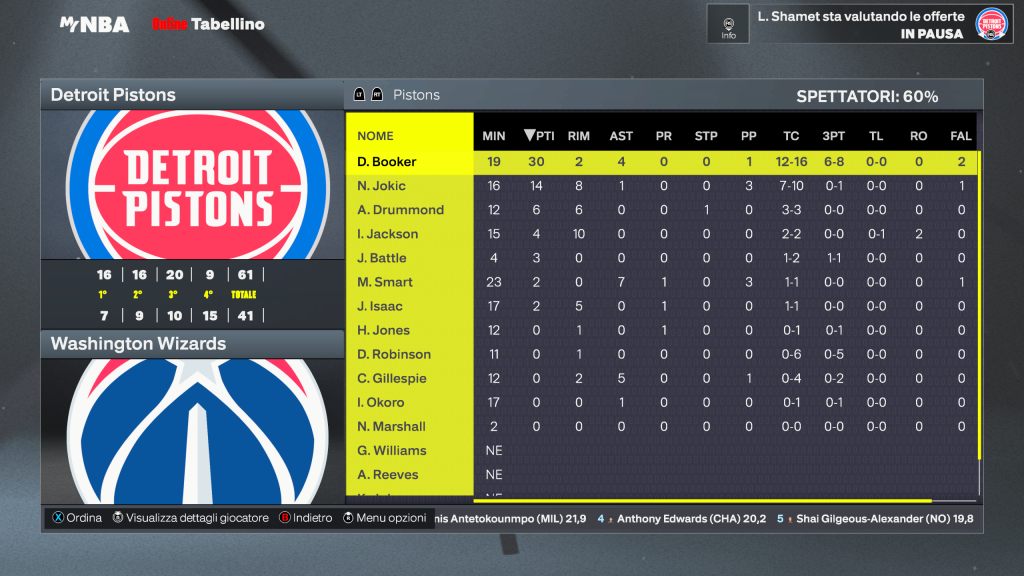Select J. Isaac's player row
The image size is (1024, 576).
pos(381,306)
